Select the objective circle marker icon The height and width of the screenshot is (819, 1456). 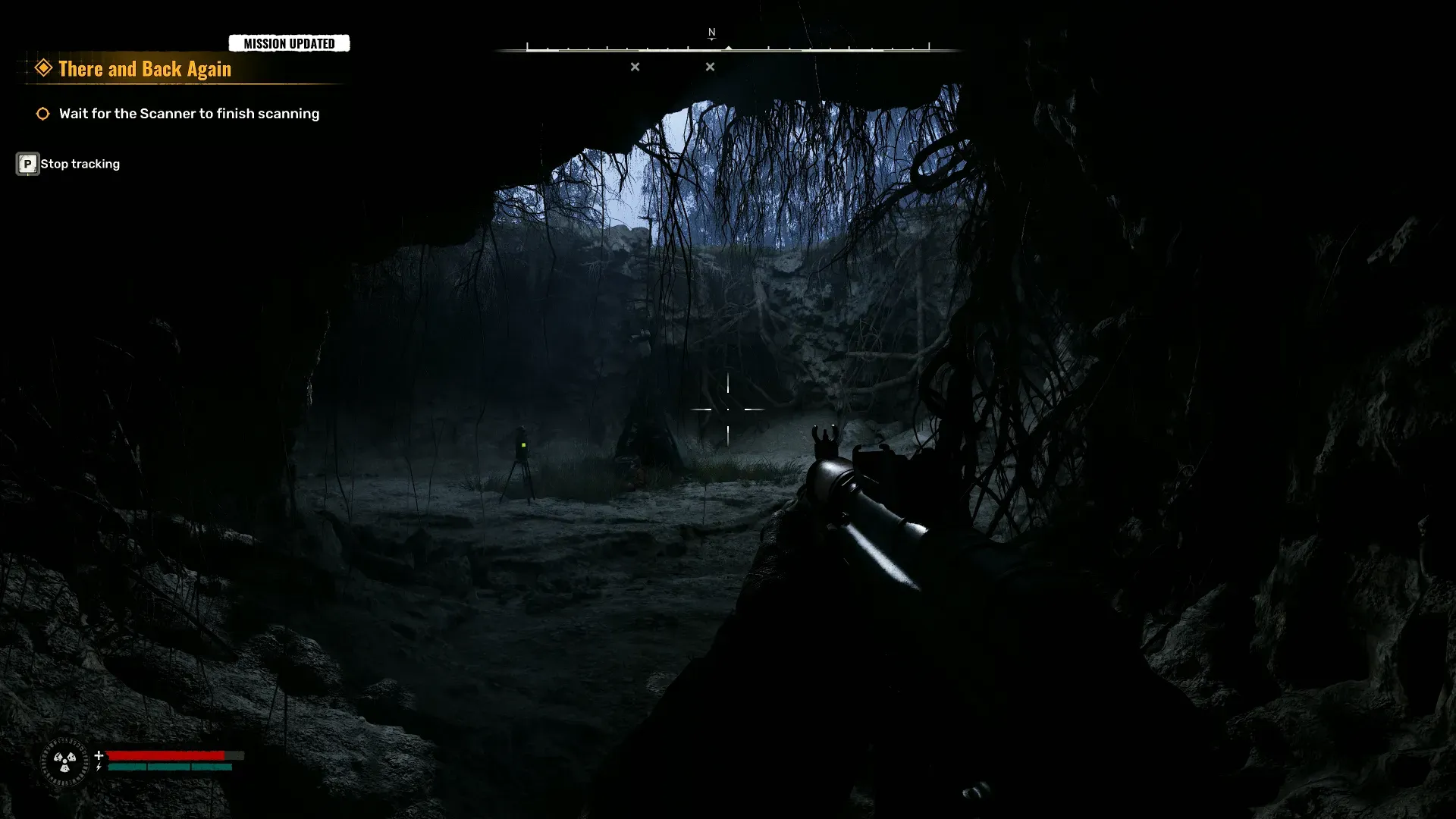tap(43, 113)
